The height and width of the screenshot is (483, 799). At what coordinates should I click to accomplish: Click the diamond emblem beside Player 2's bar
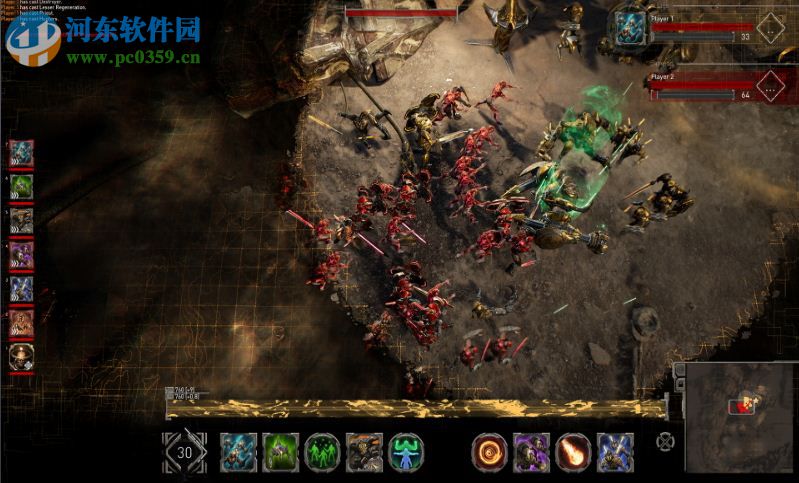click(x=770, y=84)
